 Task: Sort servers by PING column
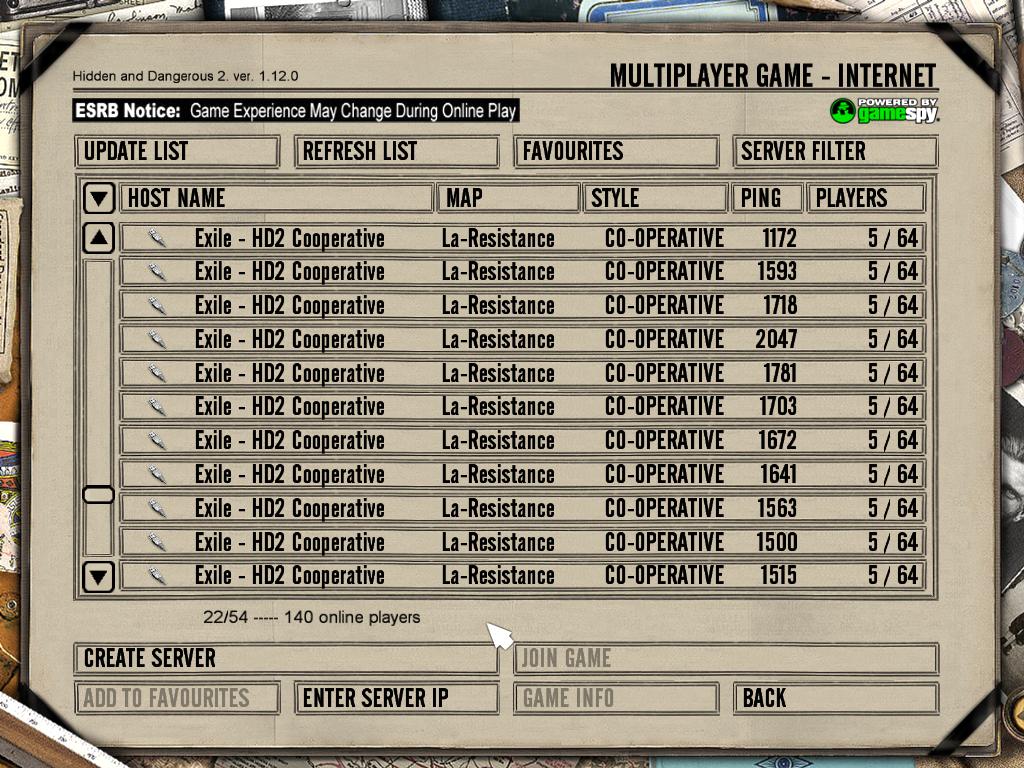pyautogui.click(x=767, y=198)
